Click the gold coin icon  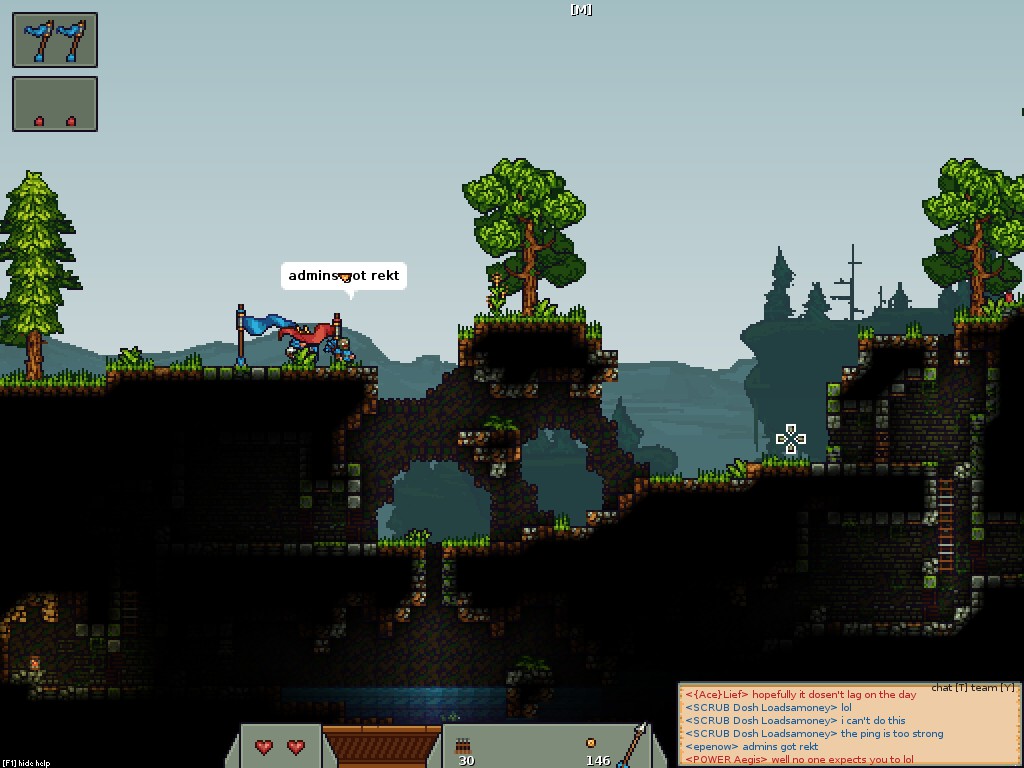[x=591, y=743]
